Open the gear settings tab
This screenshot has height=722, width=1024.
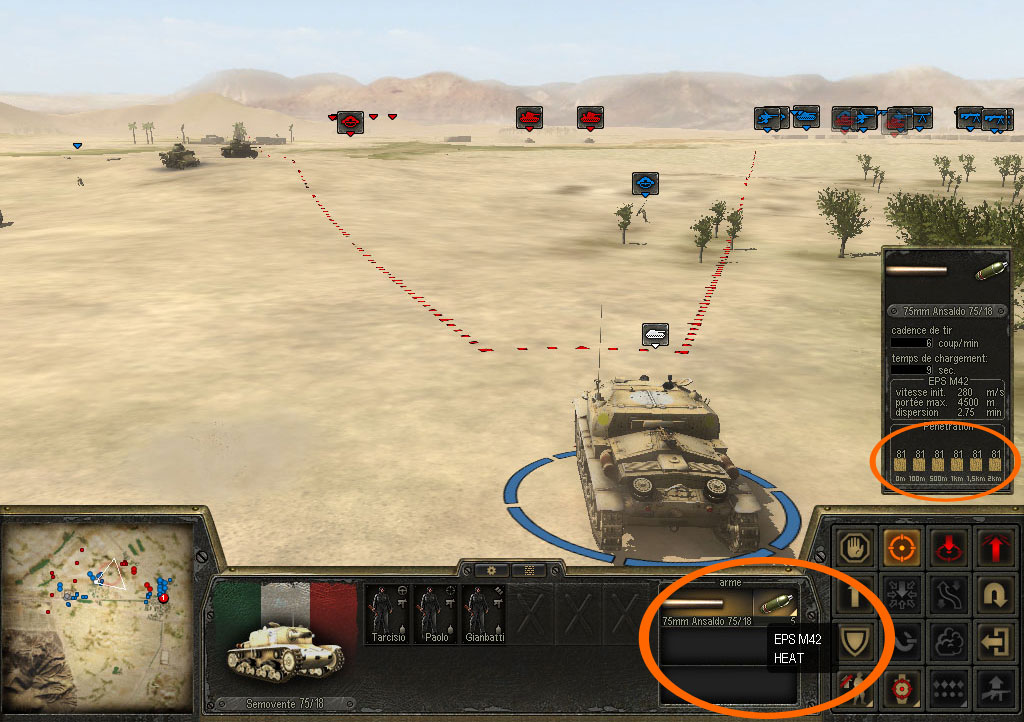tap(491, 570)
